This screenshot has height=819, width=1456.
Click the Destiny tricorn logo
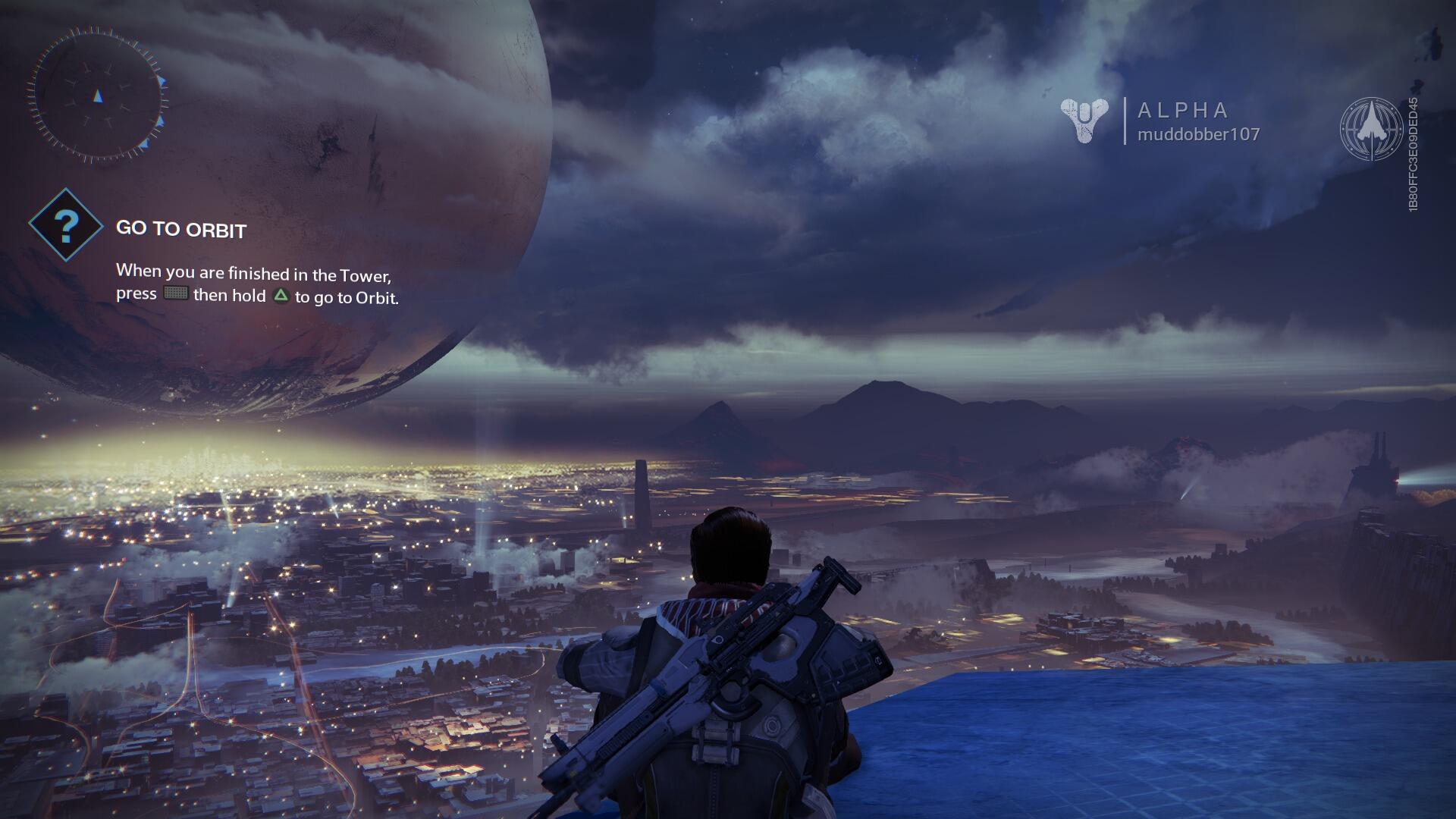(x=1084, y=121)
